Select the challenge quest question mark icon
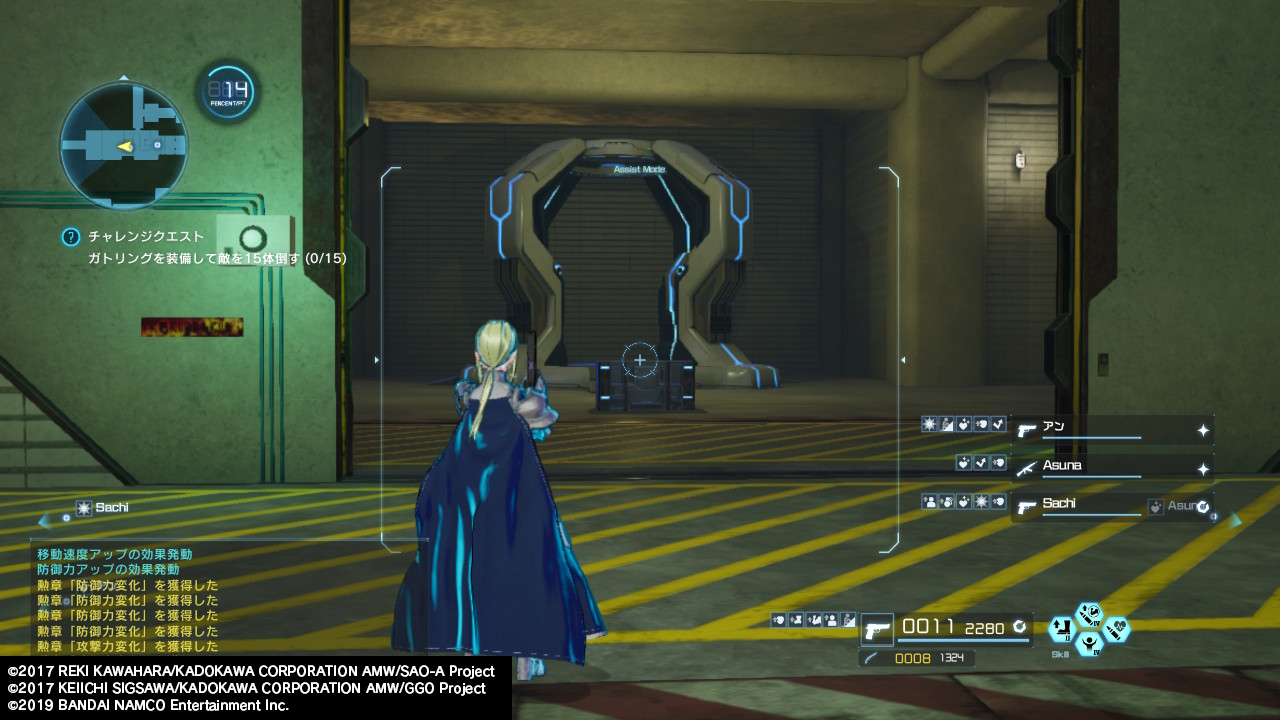 click(70, 237)
